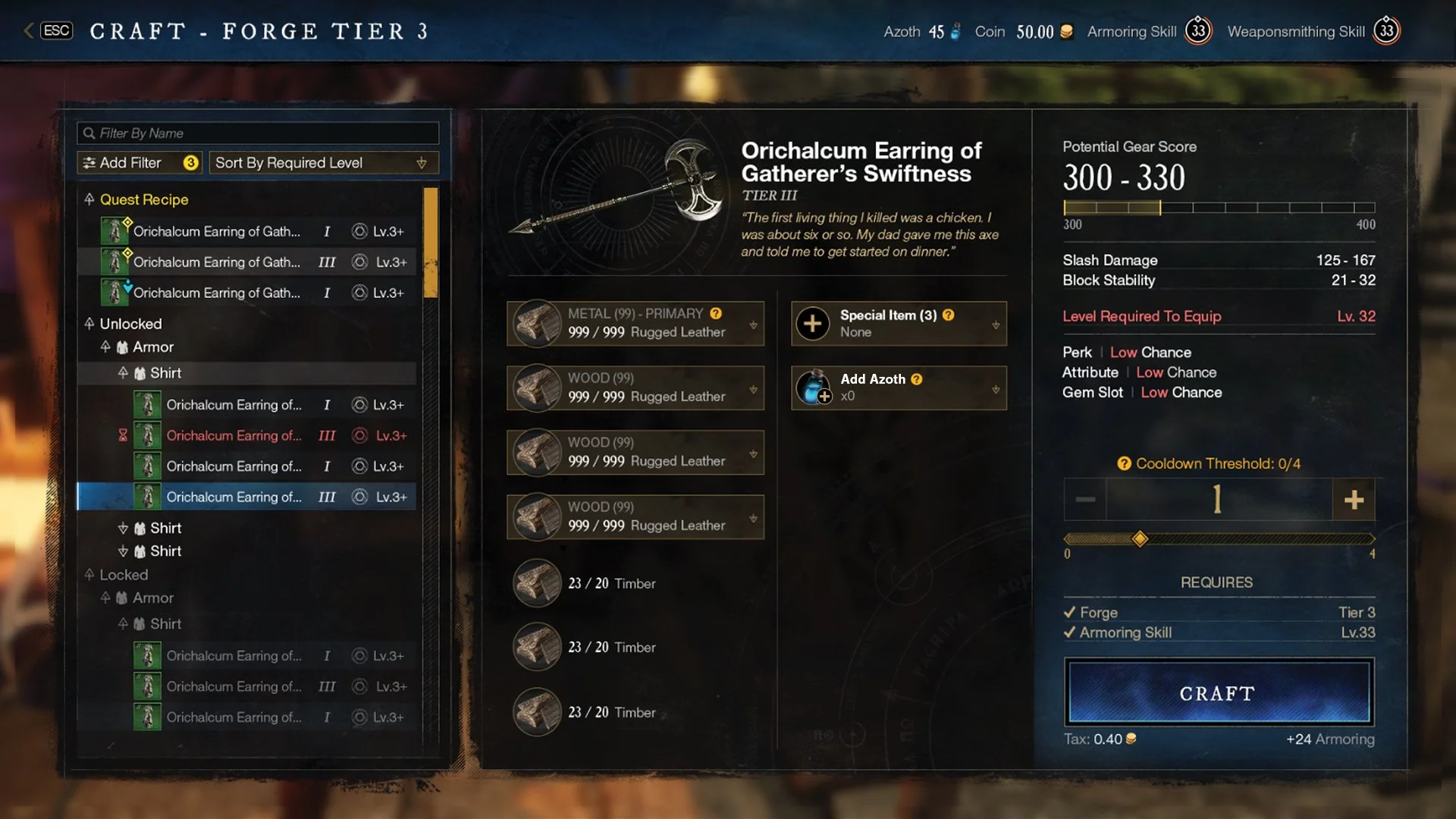Collapse the Quest Recipe category
1456x819 pixels.
[89, 199]
